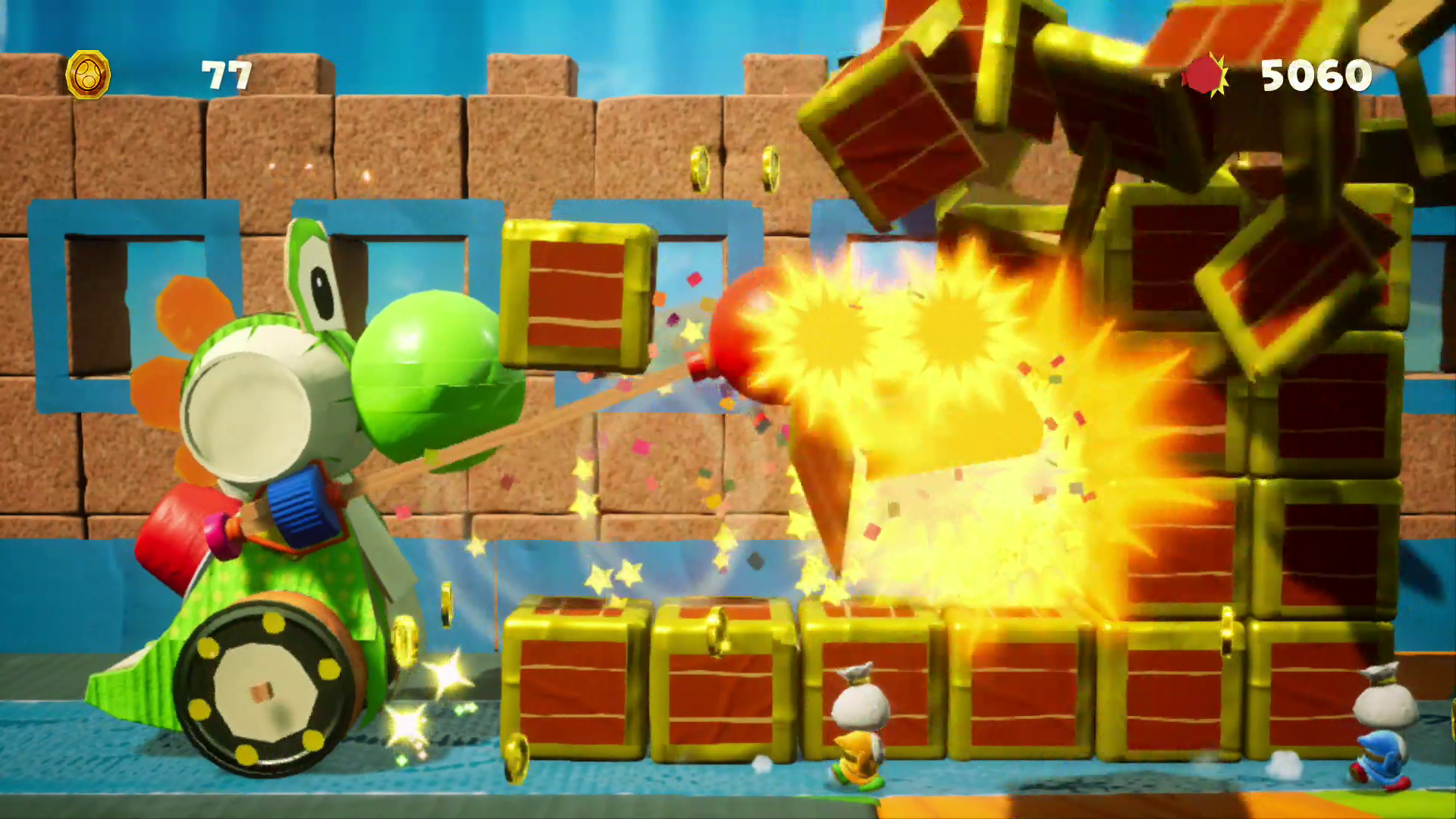Click the gold coin counter icon
Viewport: 1456px width, 819px height.
click(88, 75)
